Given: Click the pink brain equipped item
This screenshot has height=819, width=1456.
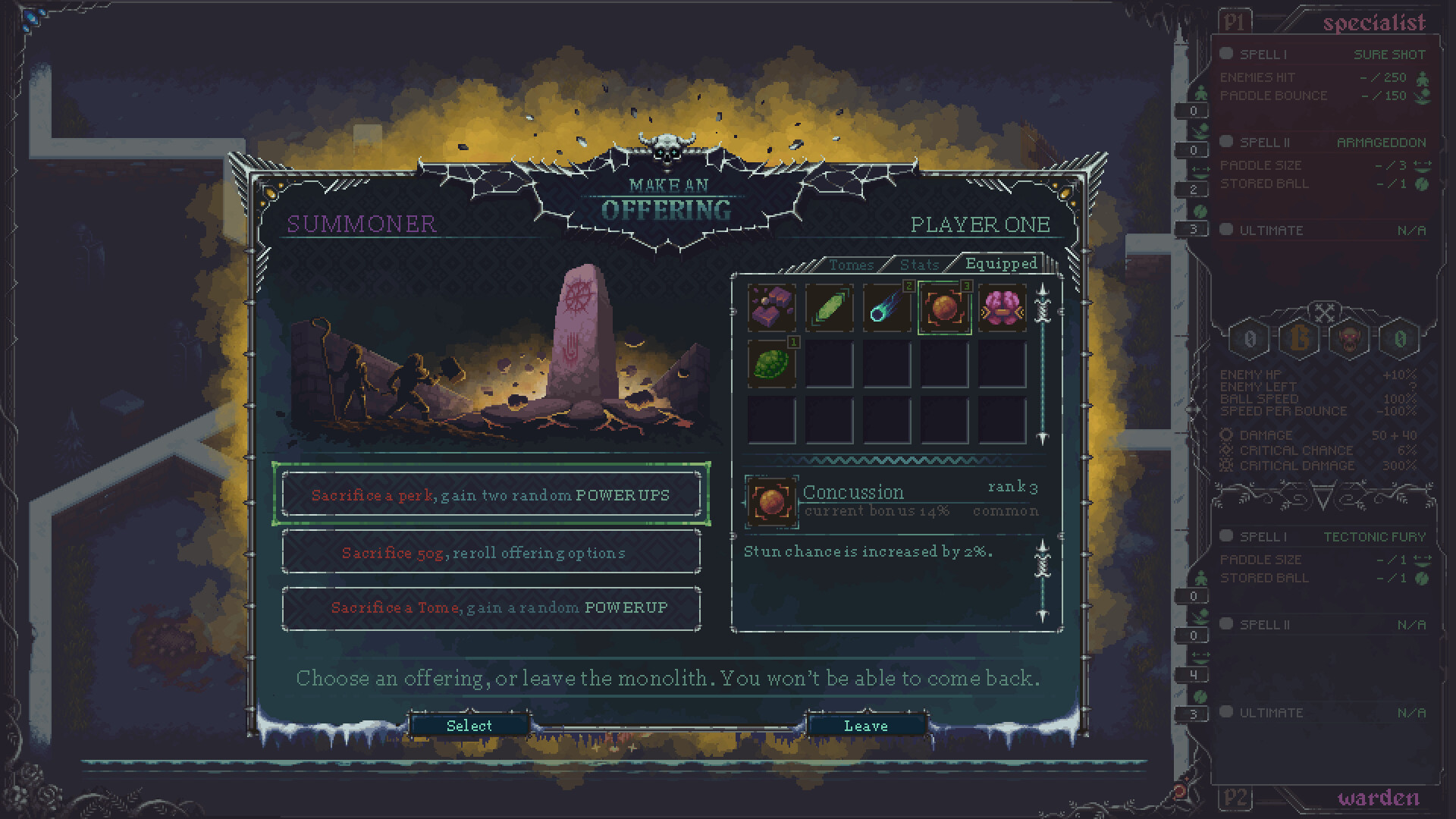Looking at the screenshot, I should click(x=1003, y=308).
